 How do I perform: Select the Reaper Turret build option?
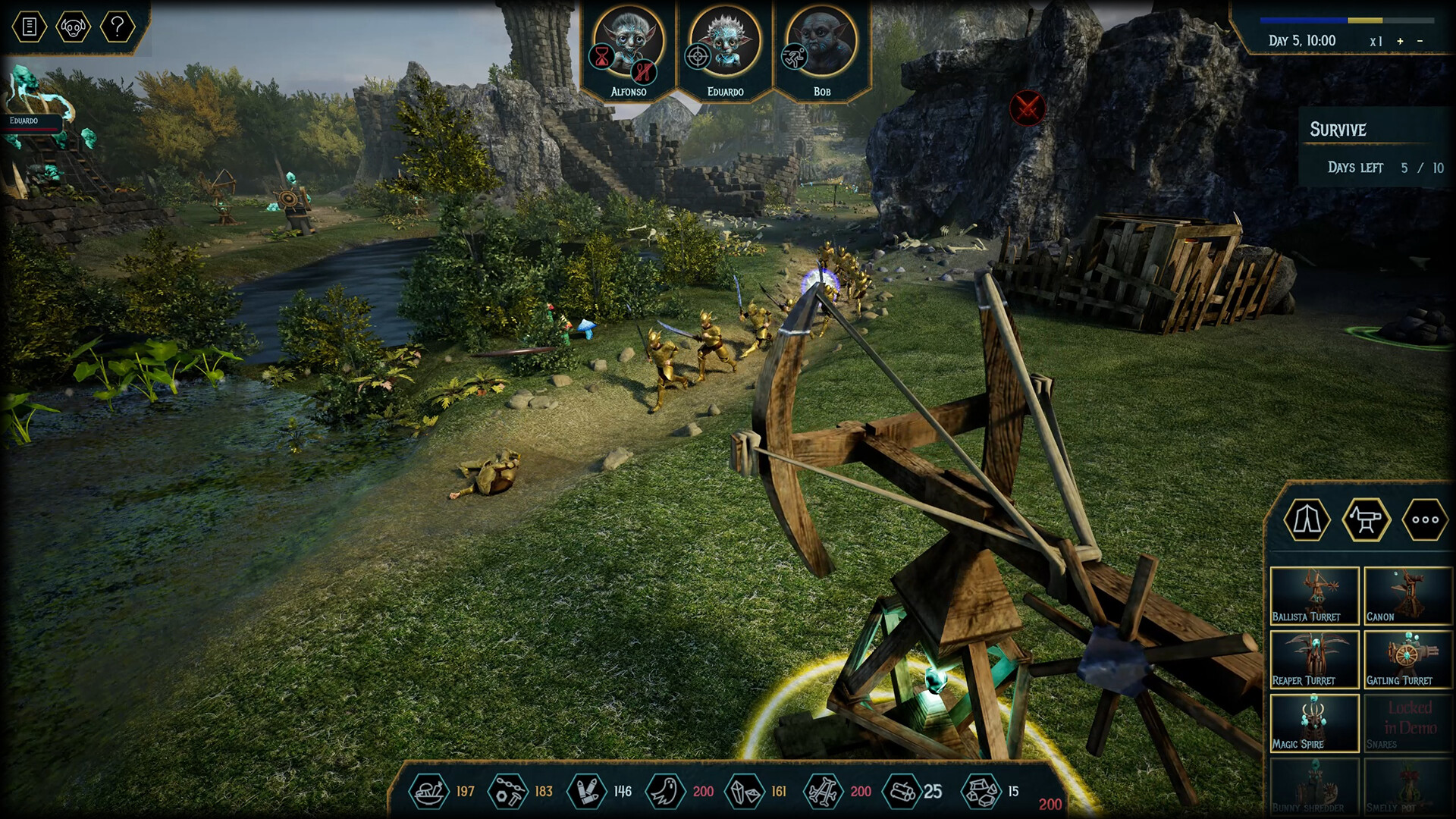pyautogui.click(x=1314, y=660)
